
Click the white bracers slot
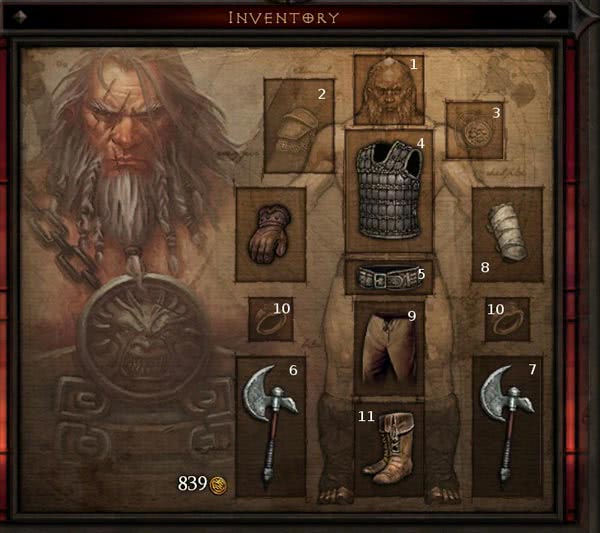click(x=507, y=234)
